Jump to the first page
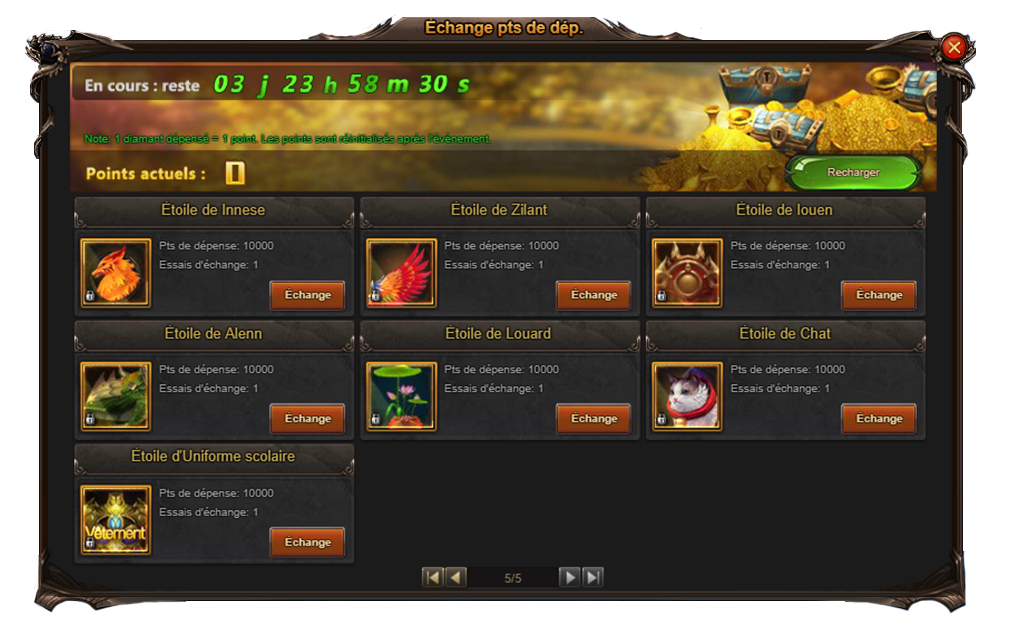Viewport: 1018px width, 630px height. pos(432,577)
